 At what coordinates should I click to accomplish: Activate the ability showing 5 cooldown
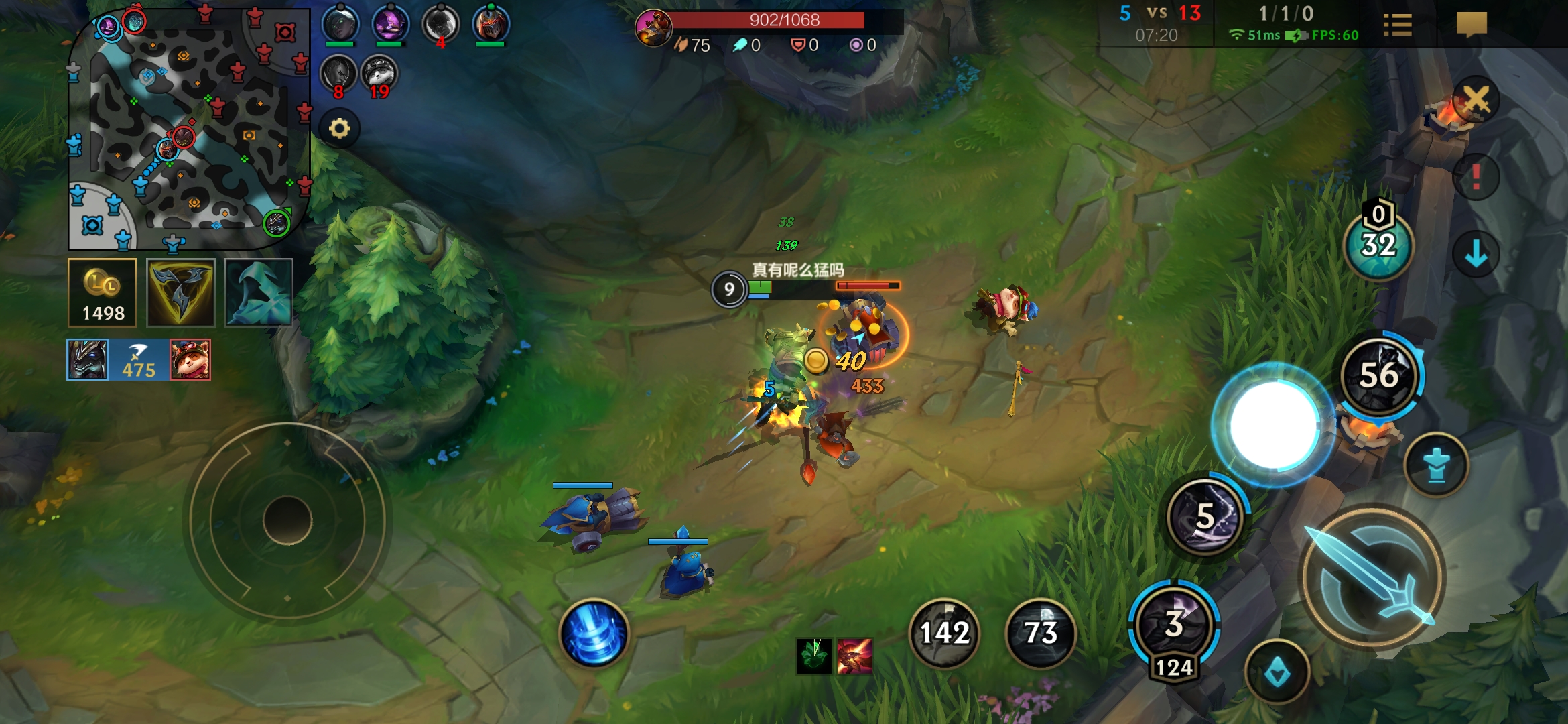[x=1206, y=517]
